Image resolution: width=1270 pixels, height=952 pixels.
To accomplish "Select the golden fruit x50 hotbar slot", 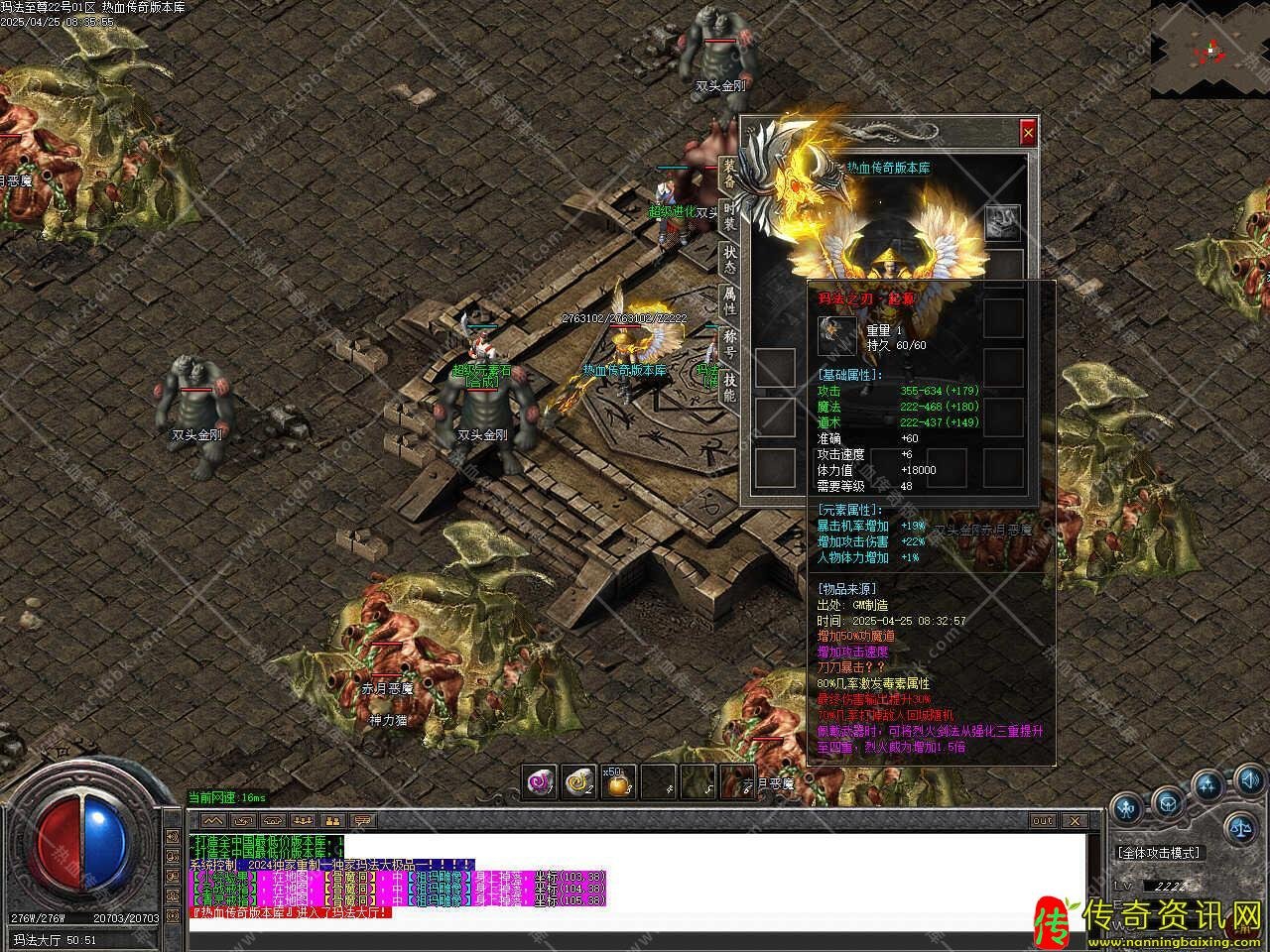I will pyautogui.click(x=619, y=782).
